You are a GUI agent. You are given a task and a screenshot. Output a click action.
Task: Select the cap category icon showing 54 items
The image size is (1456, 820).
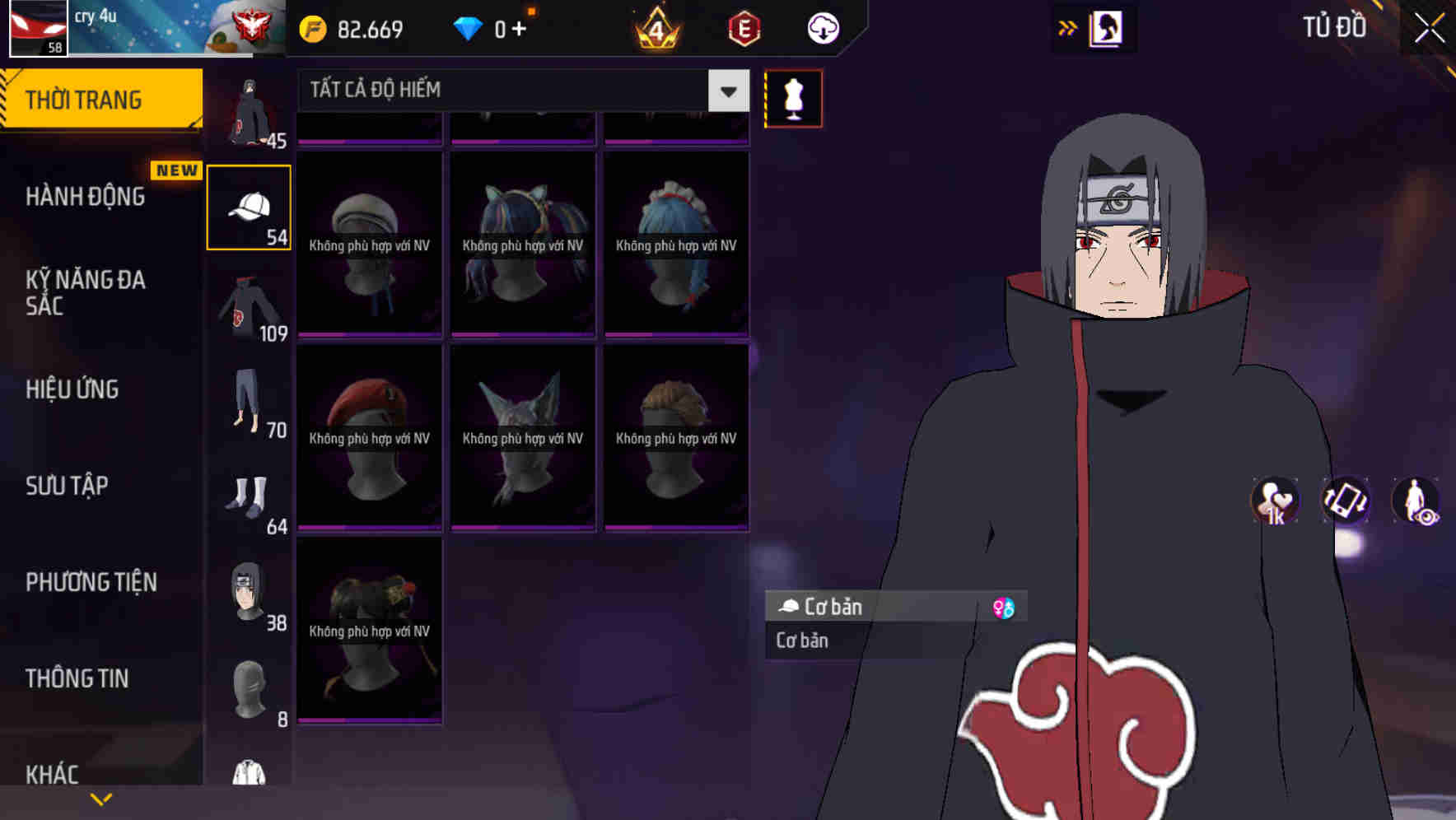coord(249,207)
